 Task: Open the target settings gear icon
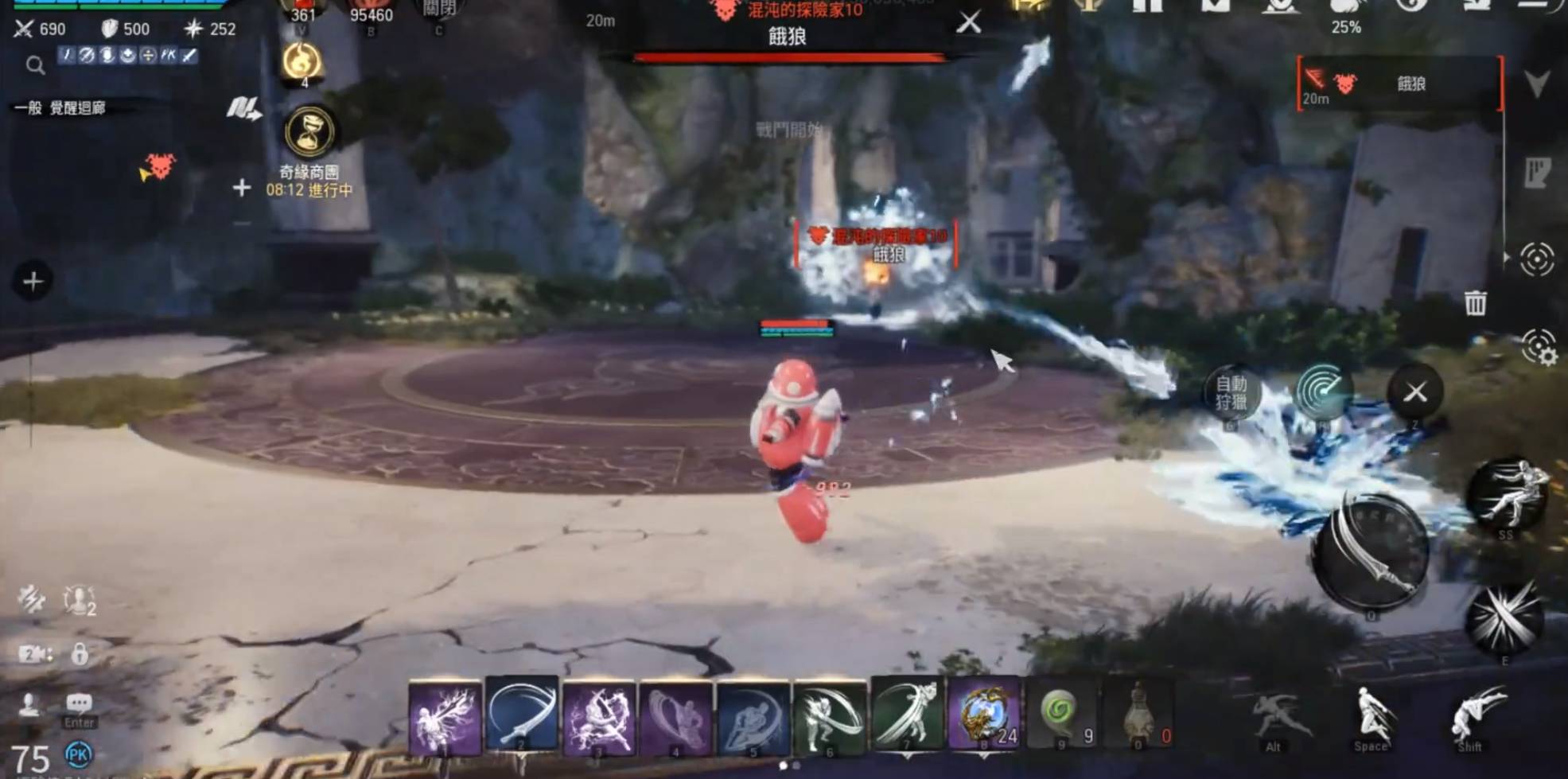(1539, 348)
